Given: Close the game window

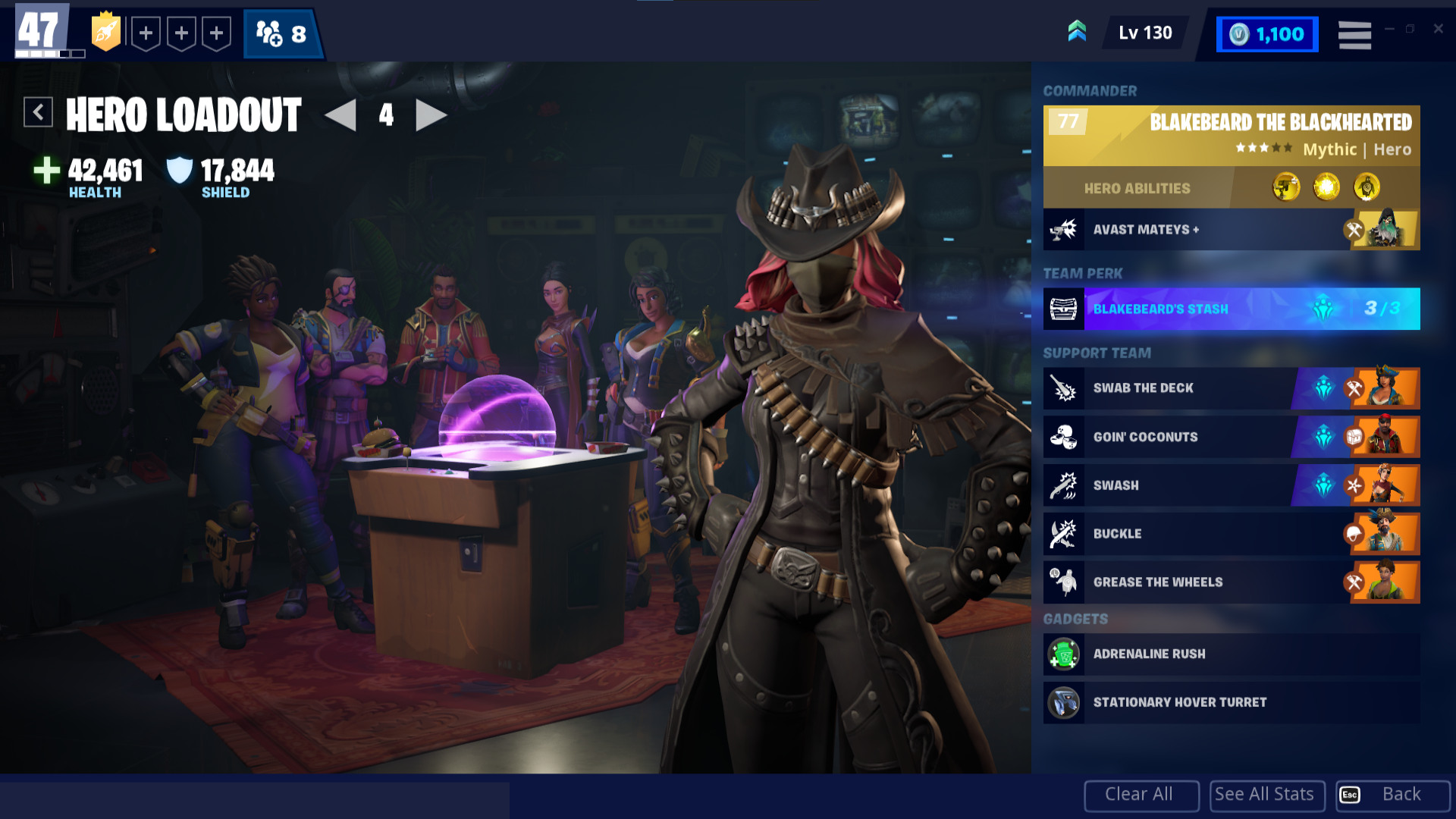Looking at the screenshot, I should pos(1438,29).
